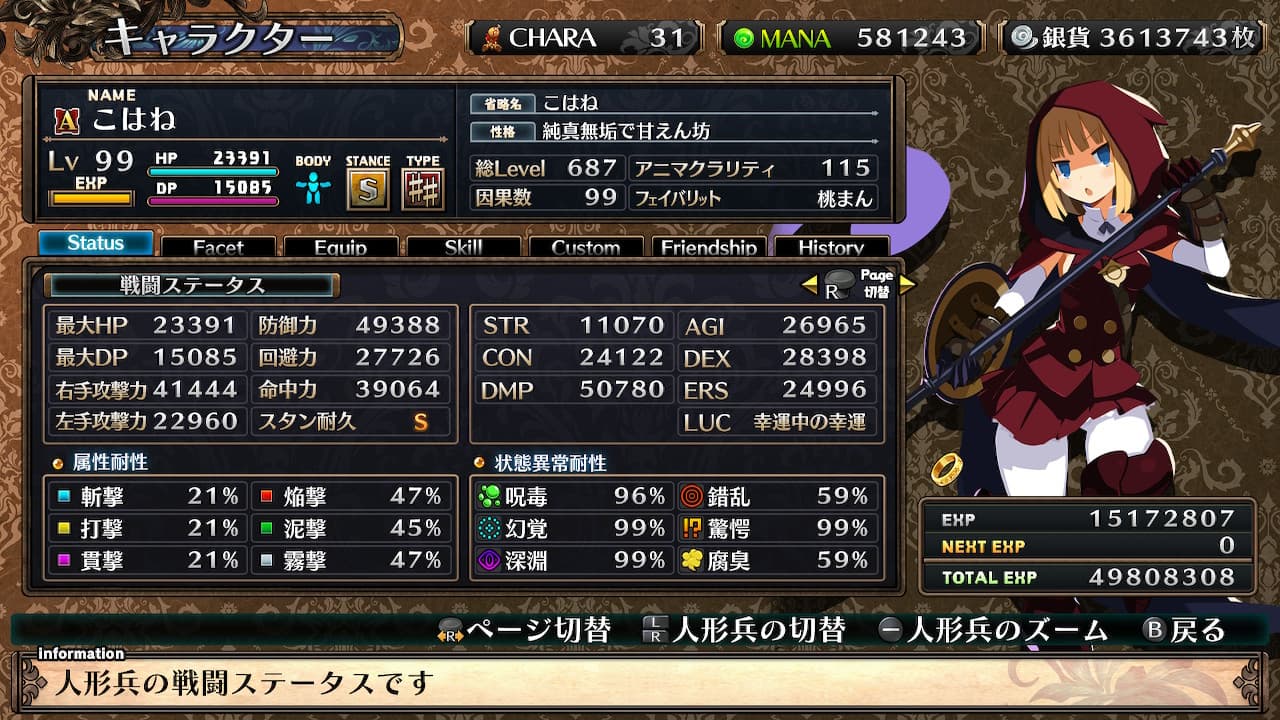Viewport: 1280px width, 720px height.
Task: Click the left page arrow
Action: [810, 285]
